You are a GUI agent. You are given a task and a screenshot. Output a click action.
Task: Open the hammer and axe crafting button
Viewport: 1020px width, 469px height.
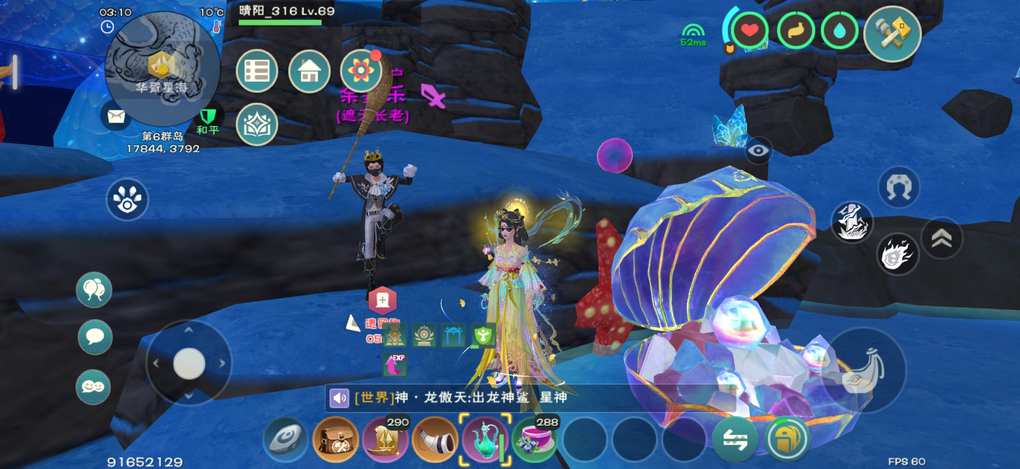[892, 31]
